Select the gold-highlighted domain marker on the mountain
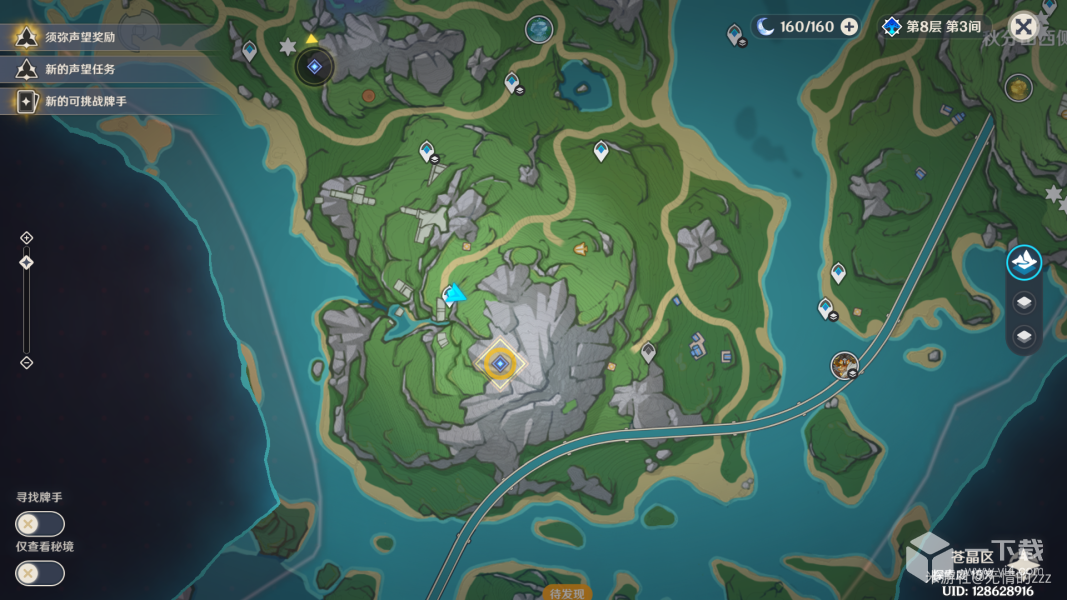 (500, 364)
